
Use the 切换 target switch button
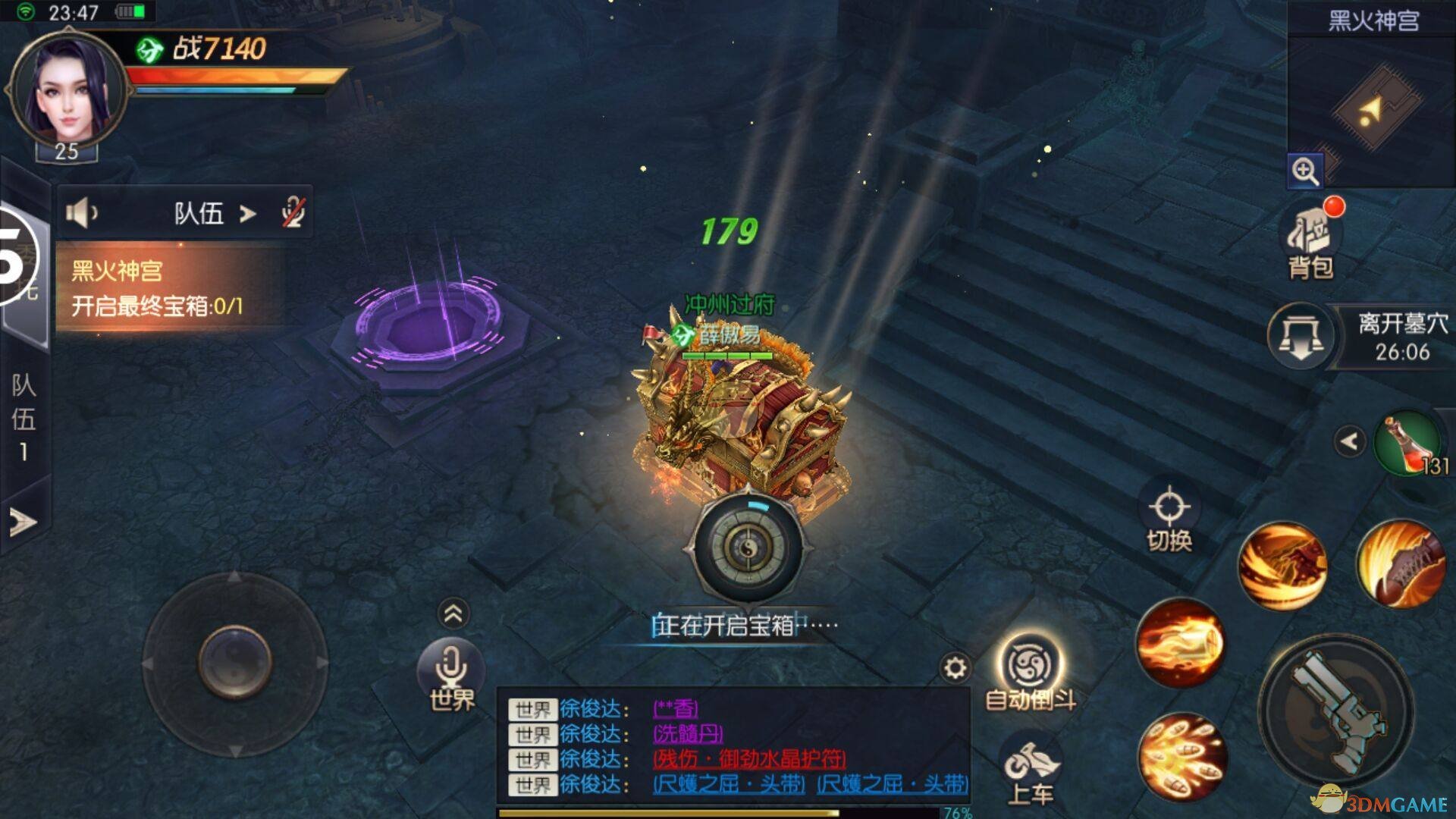pos(1169,517)
